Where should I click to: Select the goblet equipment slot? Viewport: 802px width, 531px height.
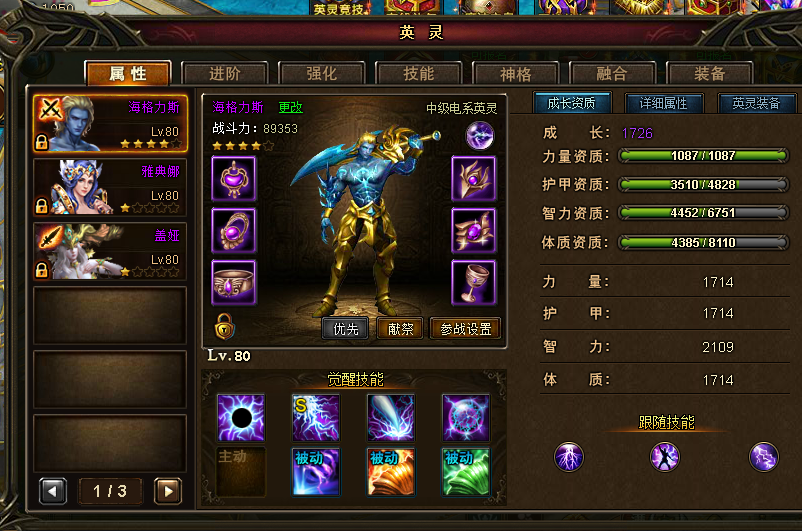point(473,282)
